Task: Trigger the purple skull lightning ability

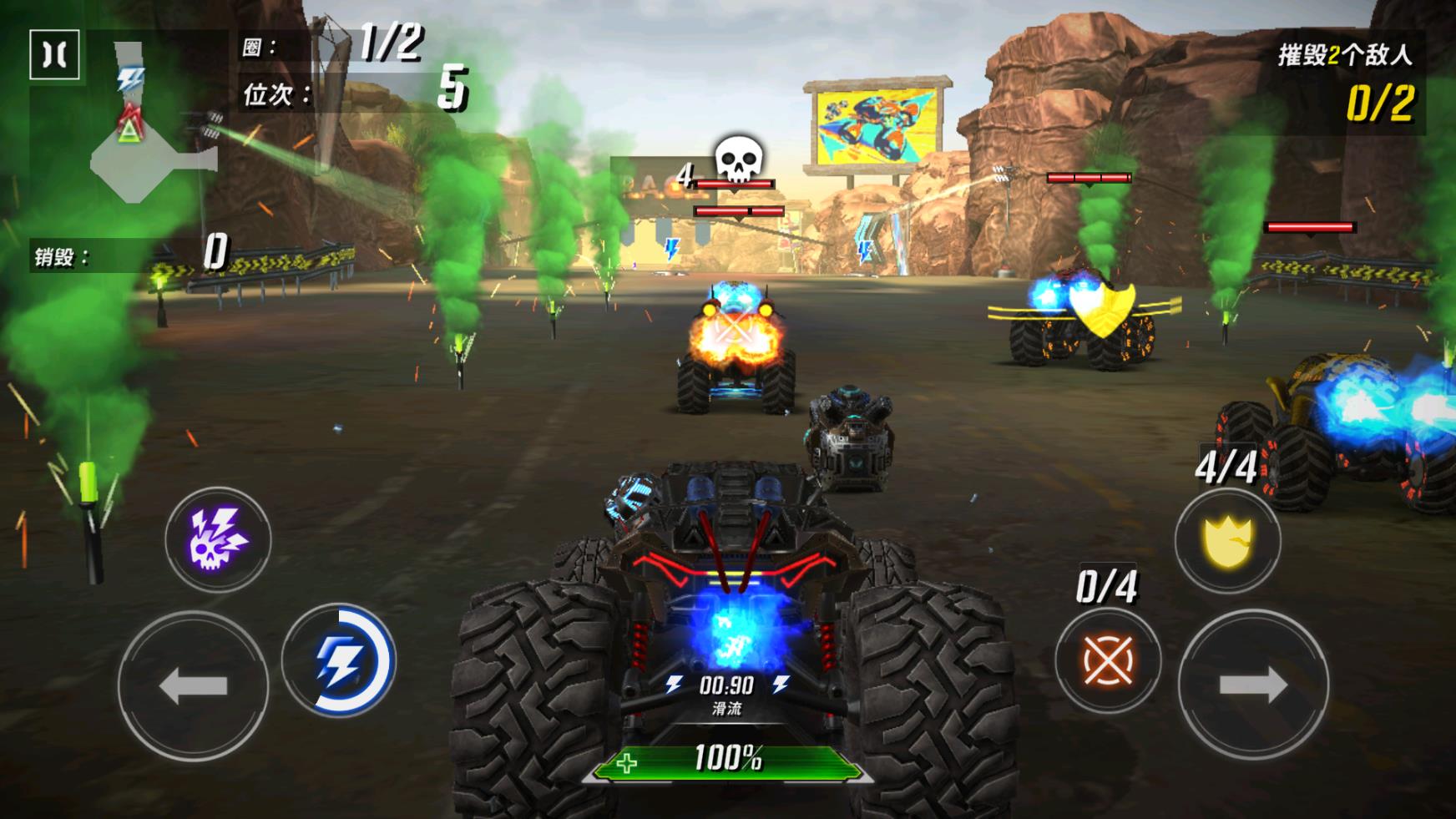Action: pos(217,539)
